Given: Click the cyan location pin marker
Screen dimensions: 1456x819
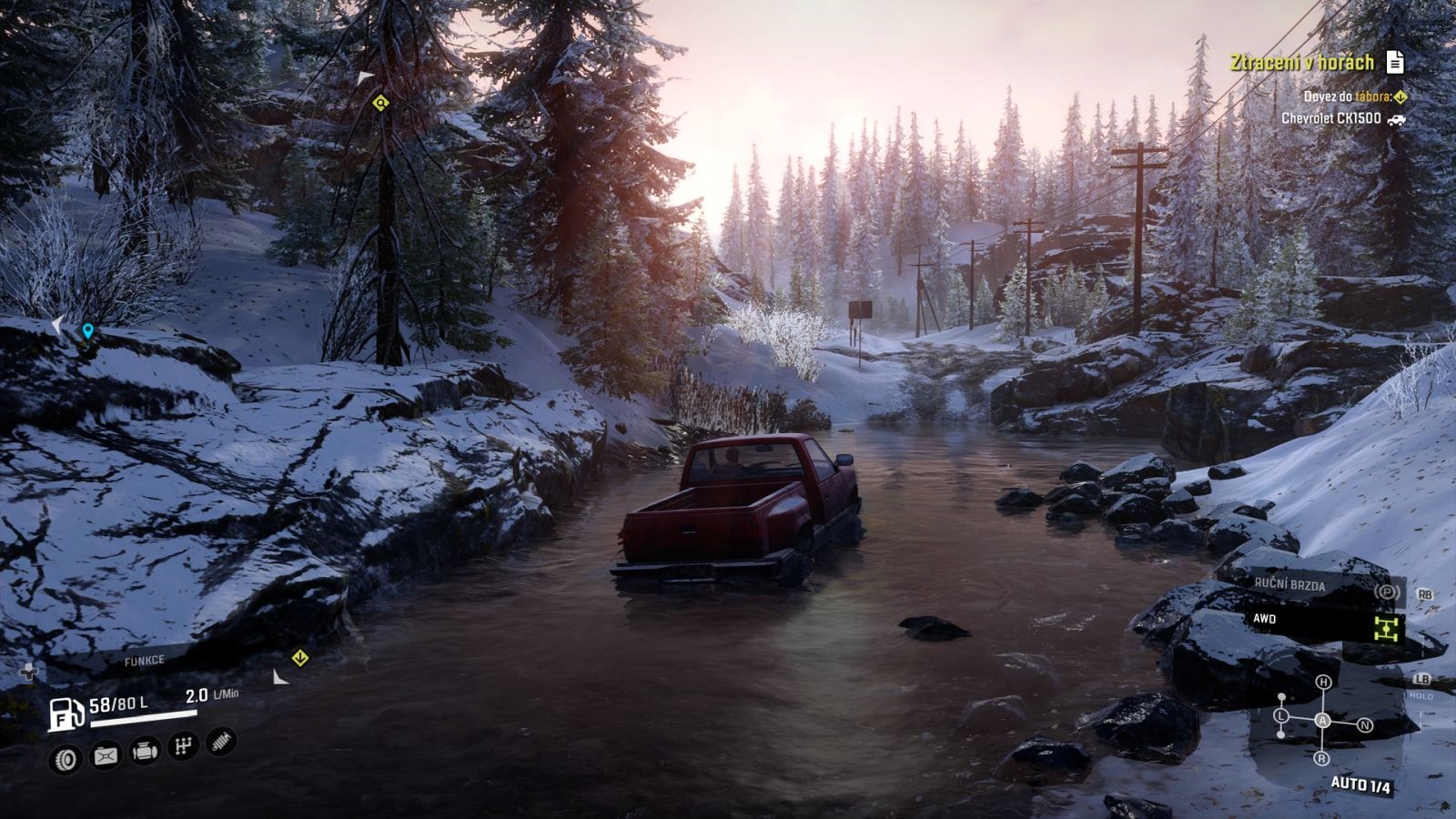Looking at the screenshot, I should click(x=87, y=331).
